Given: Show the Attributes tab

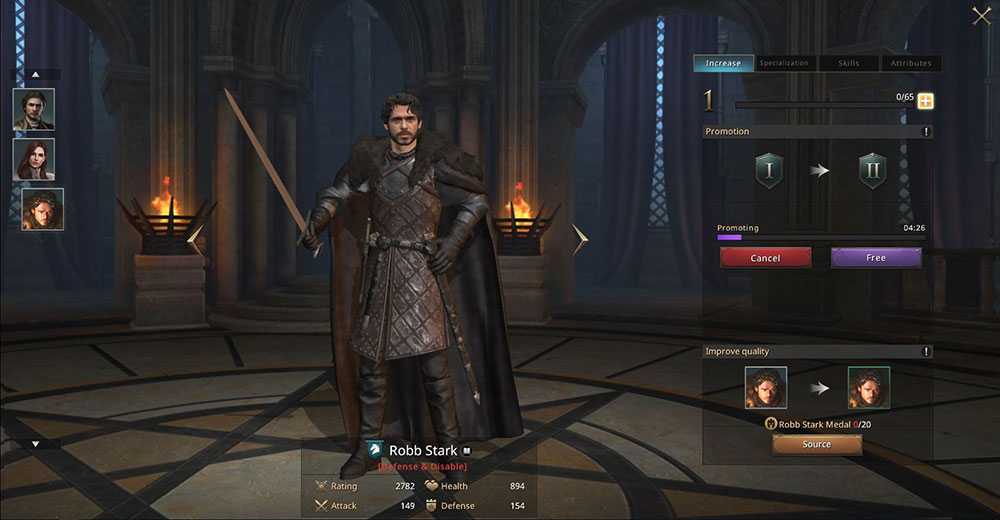Looking at the screenshot, I should pyautogui.click(x=910, y=63).
